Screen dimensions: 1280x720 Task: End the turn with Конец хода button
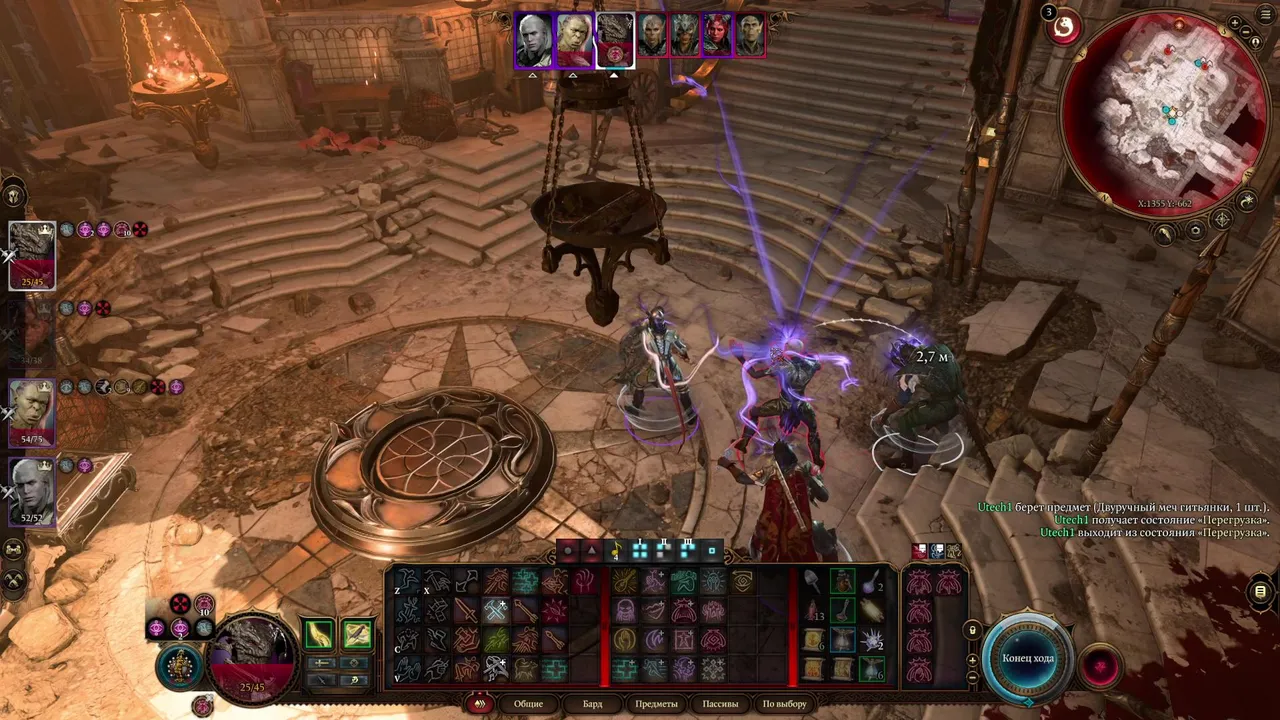(x=1028, y=658)
